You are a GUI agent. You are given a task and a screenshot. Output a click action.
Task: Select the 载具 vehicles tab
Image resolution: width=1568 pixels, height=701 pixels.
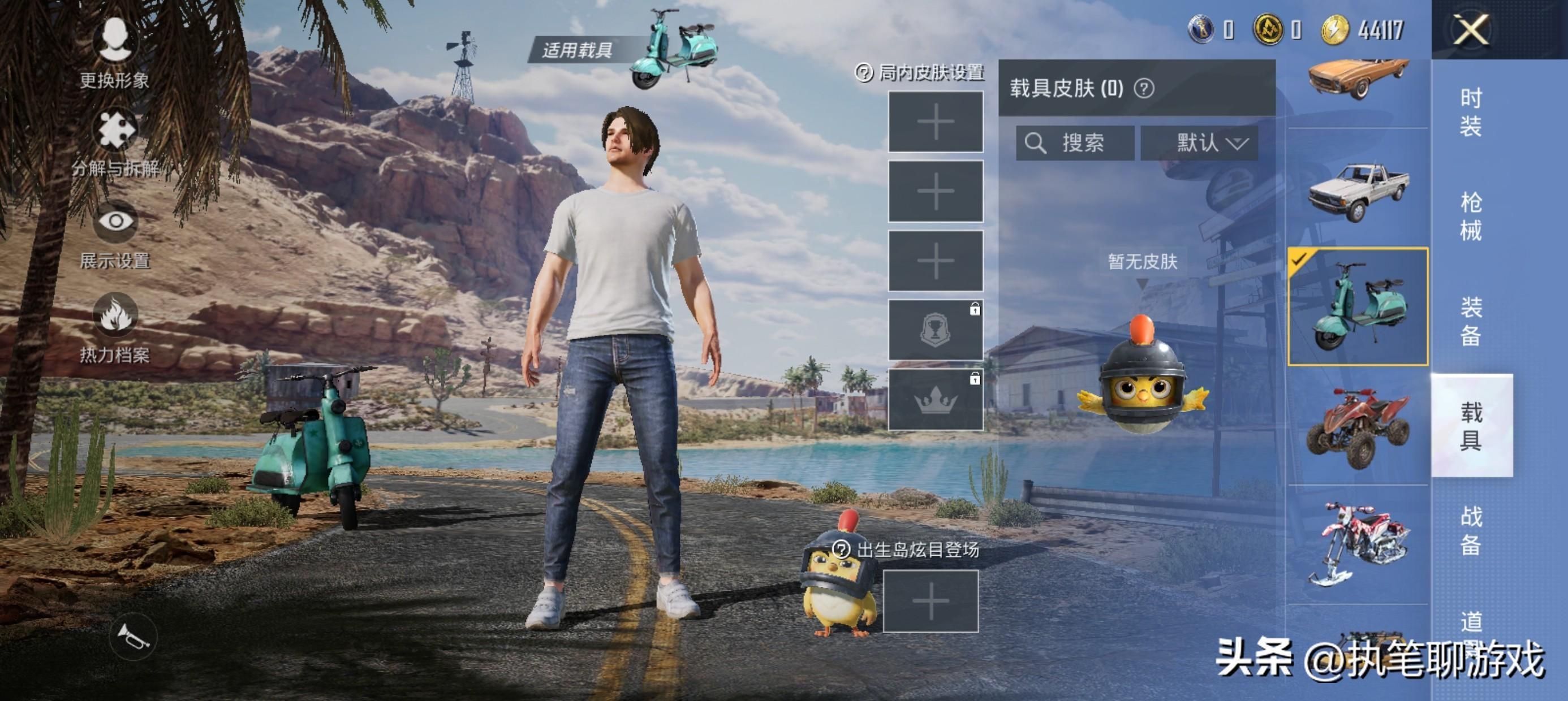pyautogui.click(x=1471, y=425)
